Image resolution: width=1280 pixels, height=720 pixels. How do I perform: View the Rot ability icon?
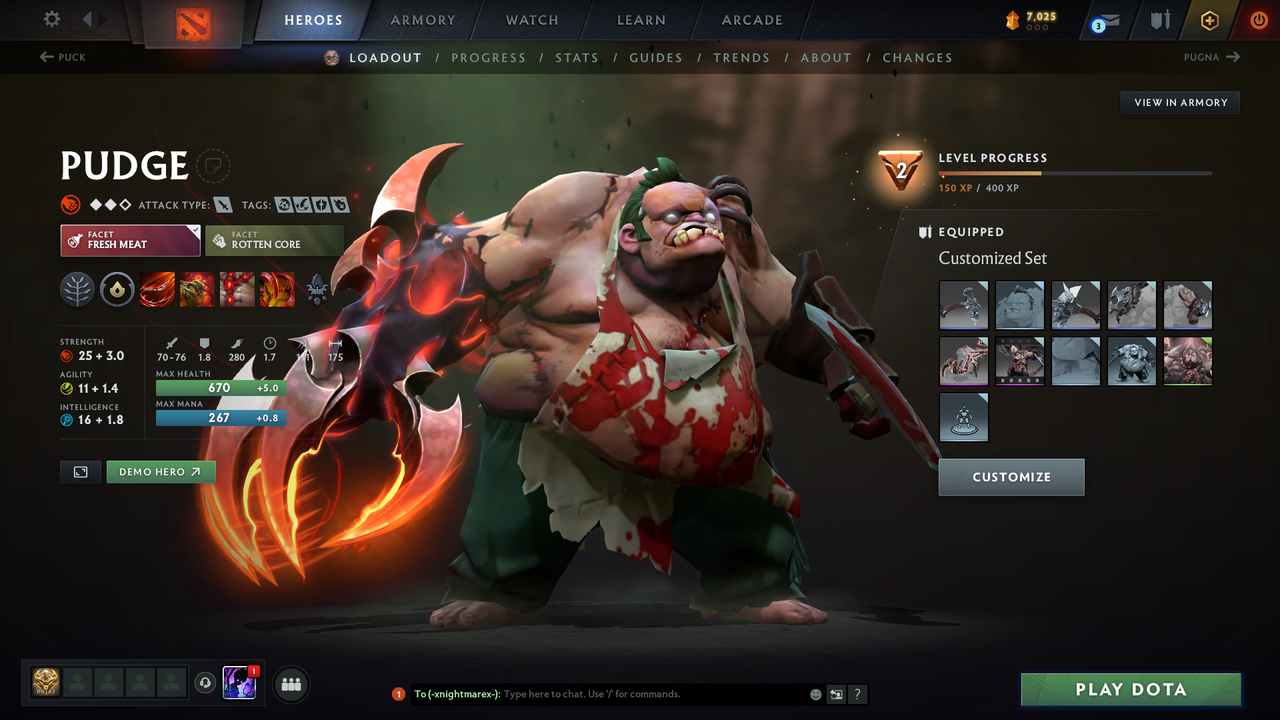197,289
